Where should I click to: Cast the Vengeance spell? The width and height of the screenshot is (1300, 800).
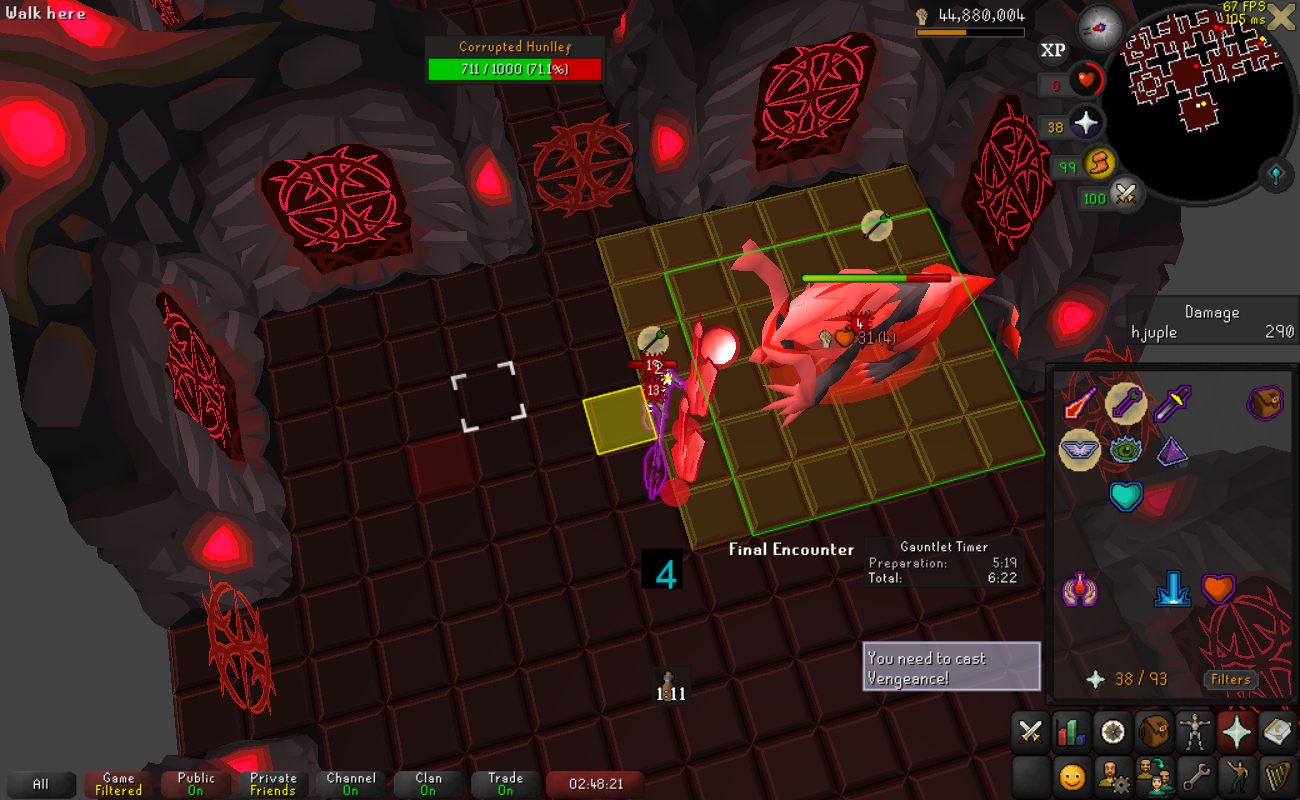pyautogui.click(x=1217, y=589)
